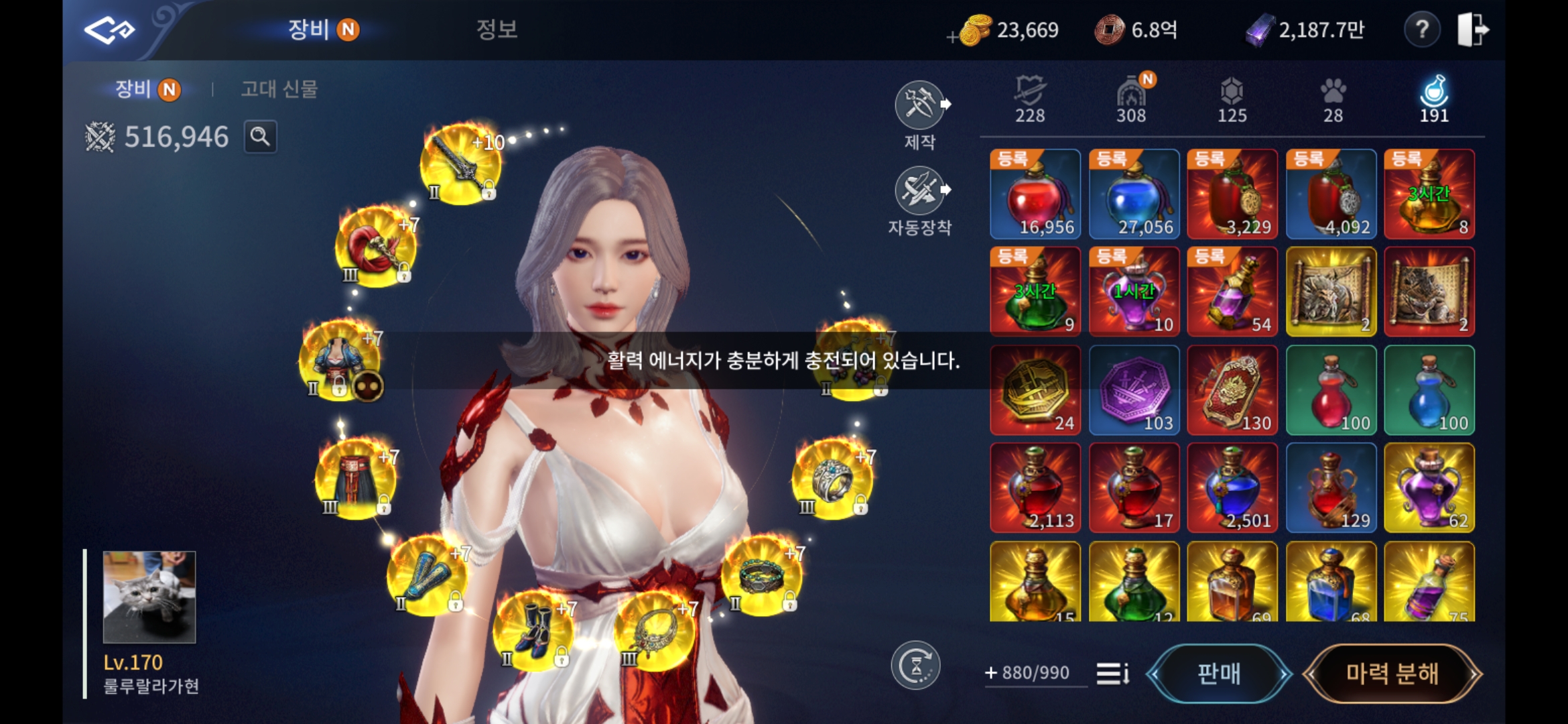Select the boots equipment slot
The width and height of the screenshot is (1568, 724).
tap(533, 631)
